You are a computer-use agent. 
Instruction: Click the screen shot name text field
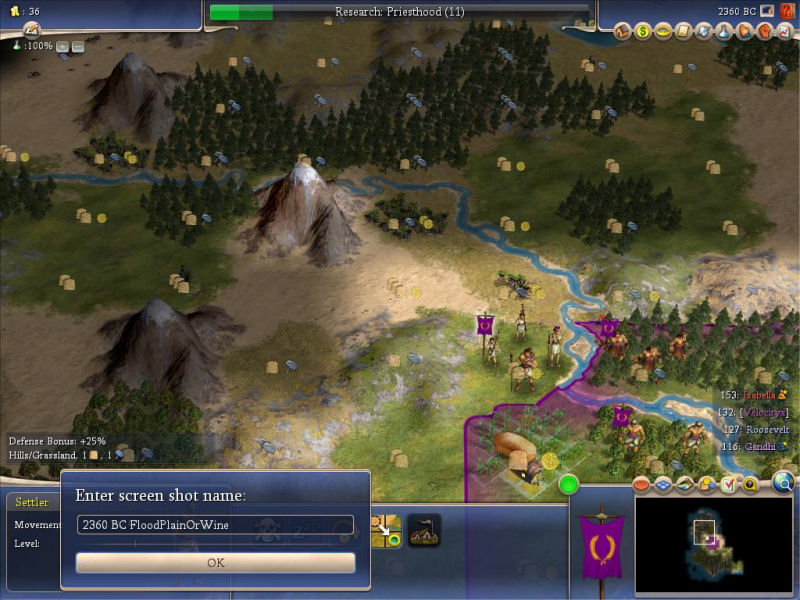pos(215,525)
